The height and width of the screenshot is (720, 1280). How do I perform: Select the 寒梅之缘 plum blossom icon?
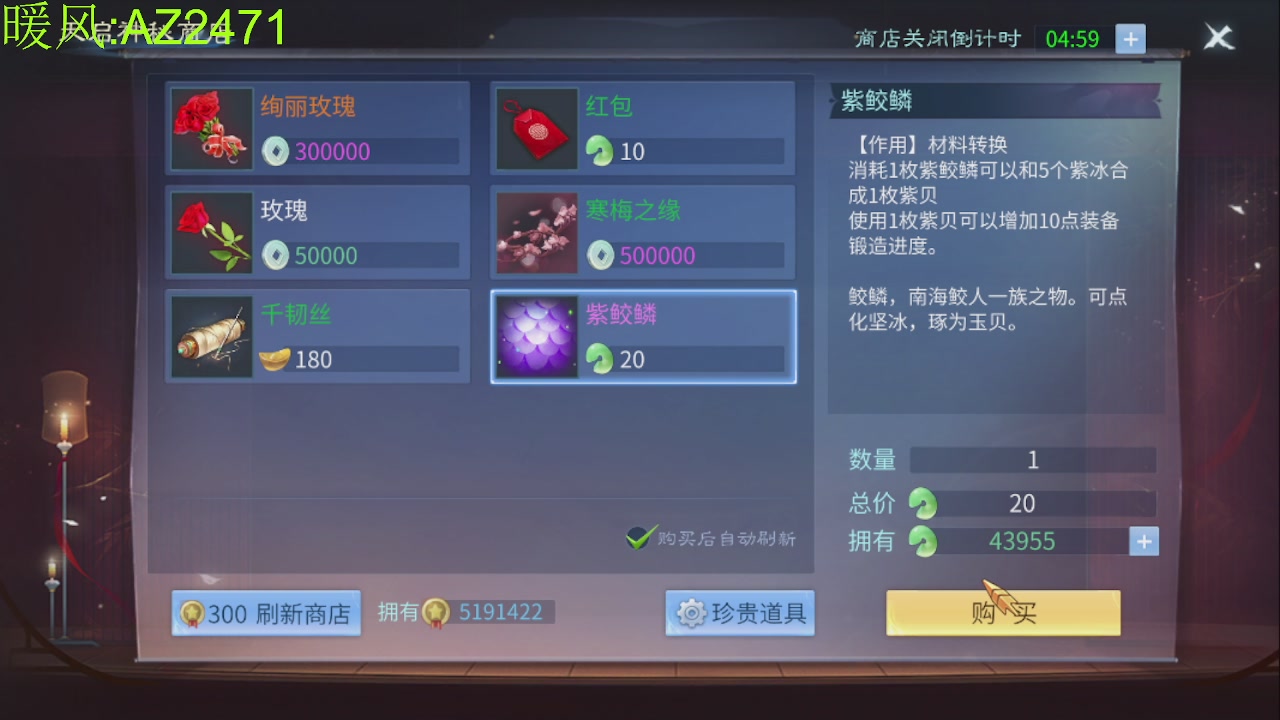click(536, 232)
